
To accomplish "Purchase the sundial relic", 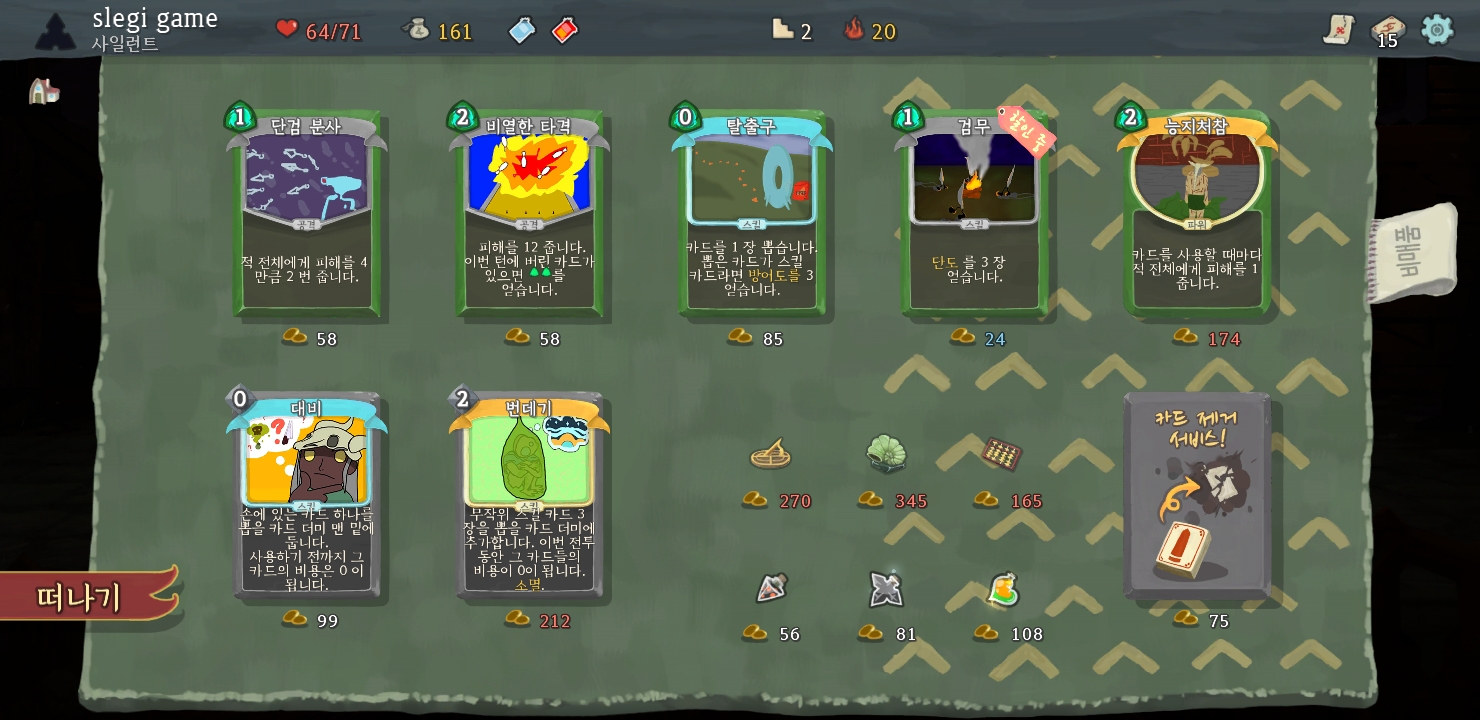I will [x=770, y=455].
